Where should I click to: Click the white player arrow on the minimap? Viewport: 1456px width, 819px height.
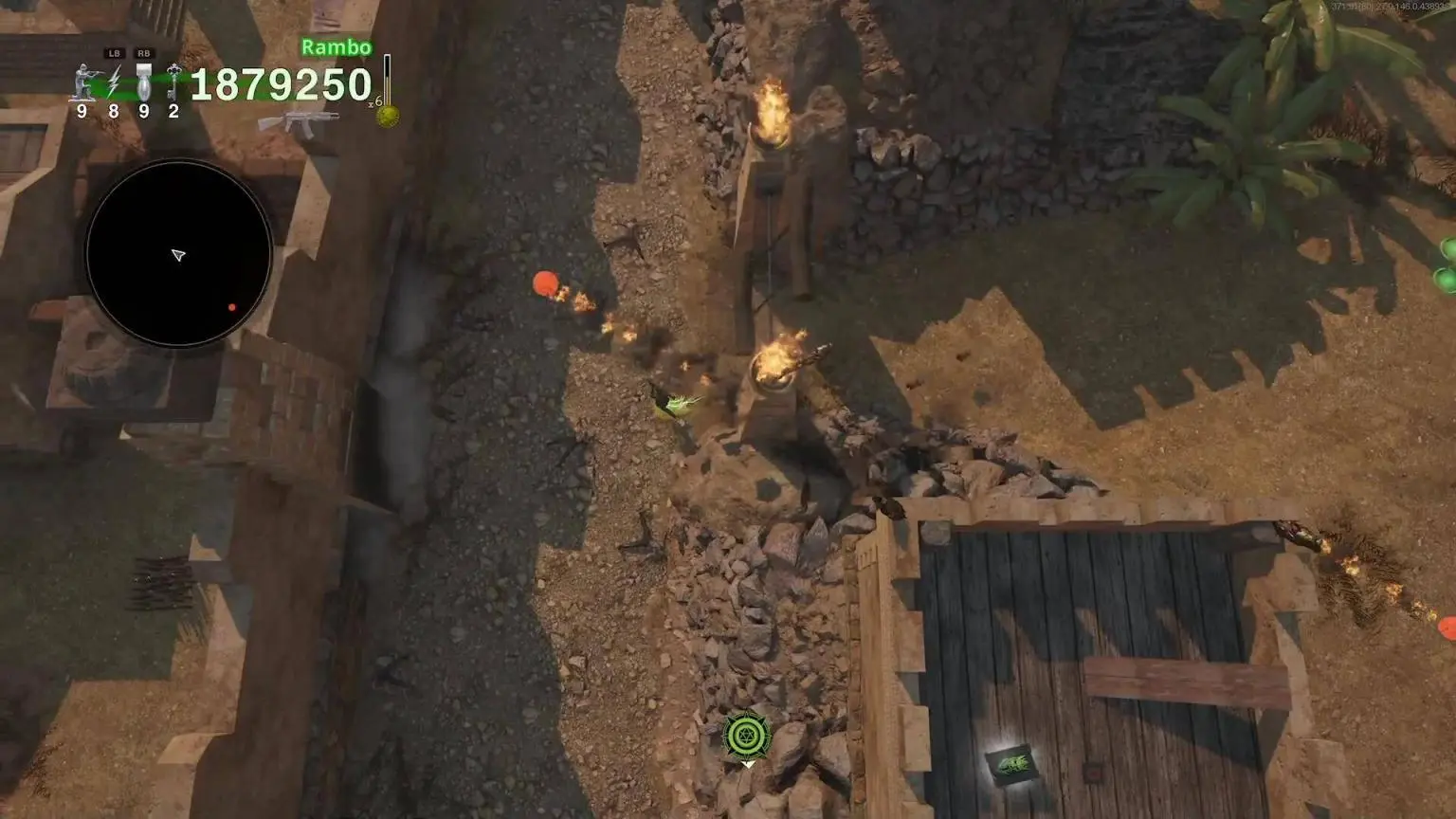[180, 255]
